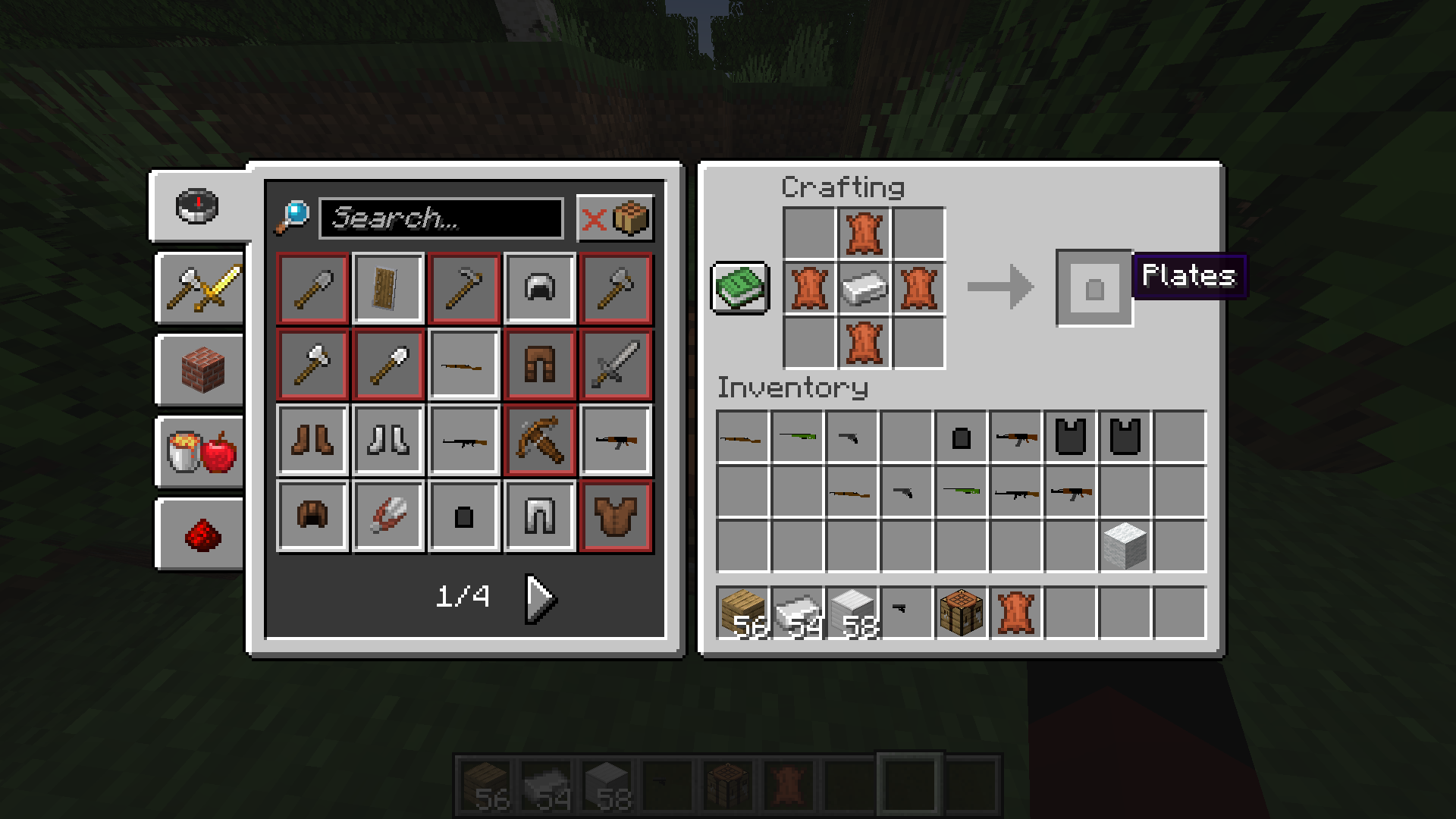Click the Plates output slot

[x=1094, y=288]
